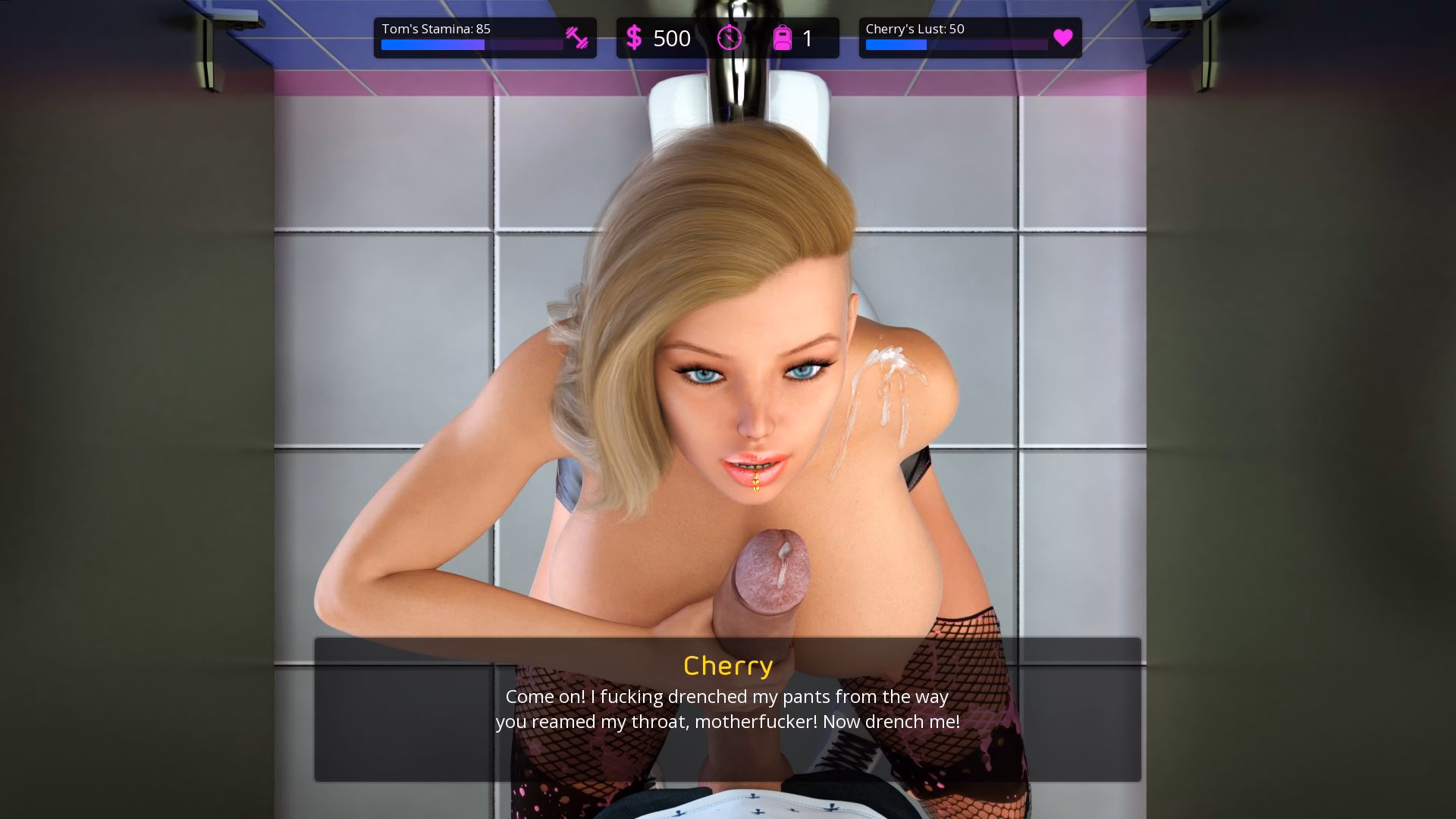Image resolution: width=1456 pixels, height=819 pixels.
Task: Select the Cherry's Lust stat panel
Action: tap(969, 36)
